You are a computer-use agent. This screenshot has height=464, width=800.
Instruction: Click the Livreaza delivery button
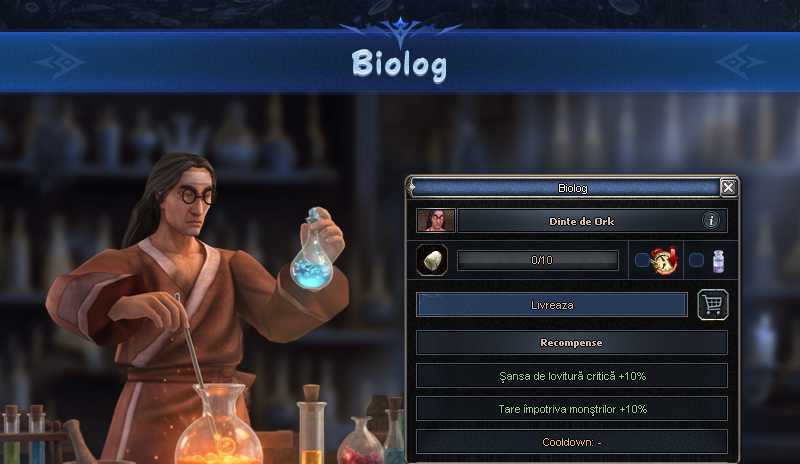tap(552, 304)
